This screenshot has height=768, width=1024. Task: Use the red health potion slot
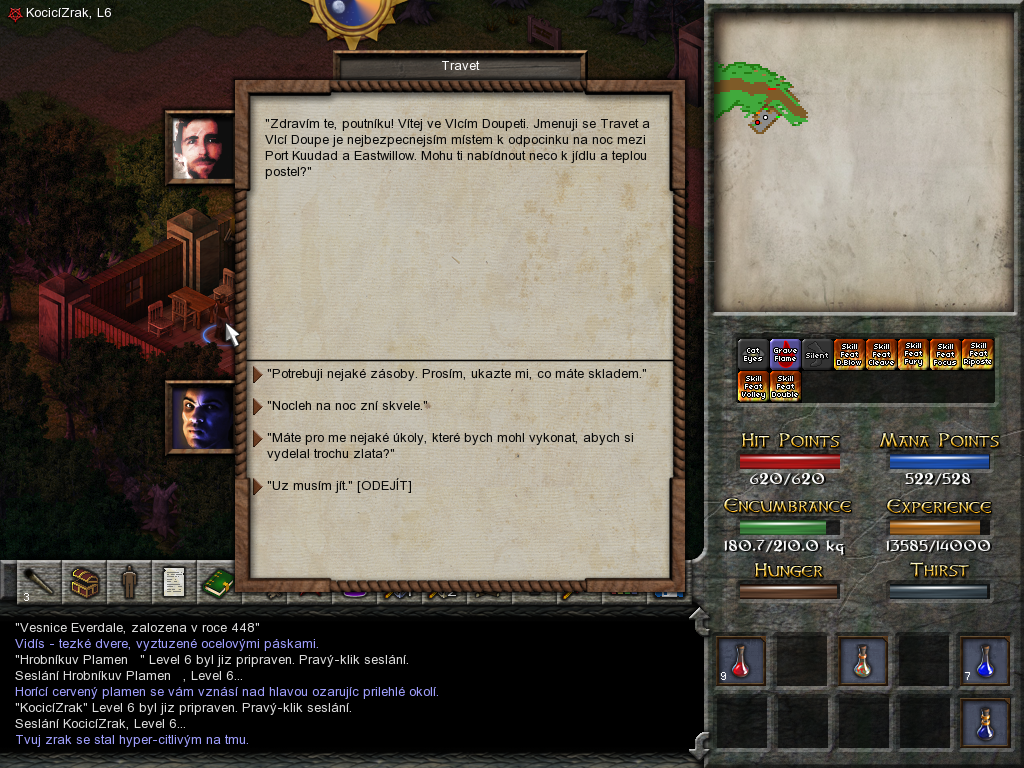coord(741,661)
